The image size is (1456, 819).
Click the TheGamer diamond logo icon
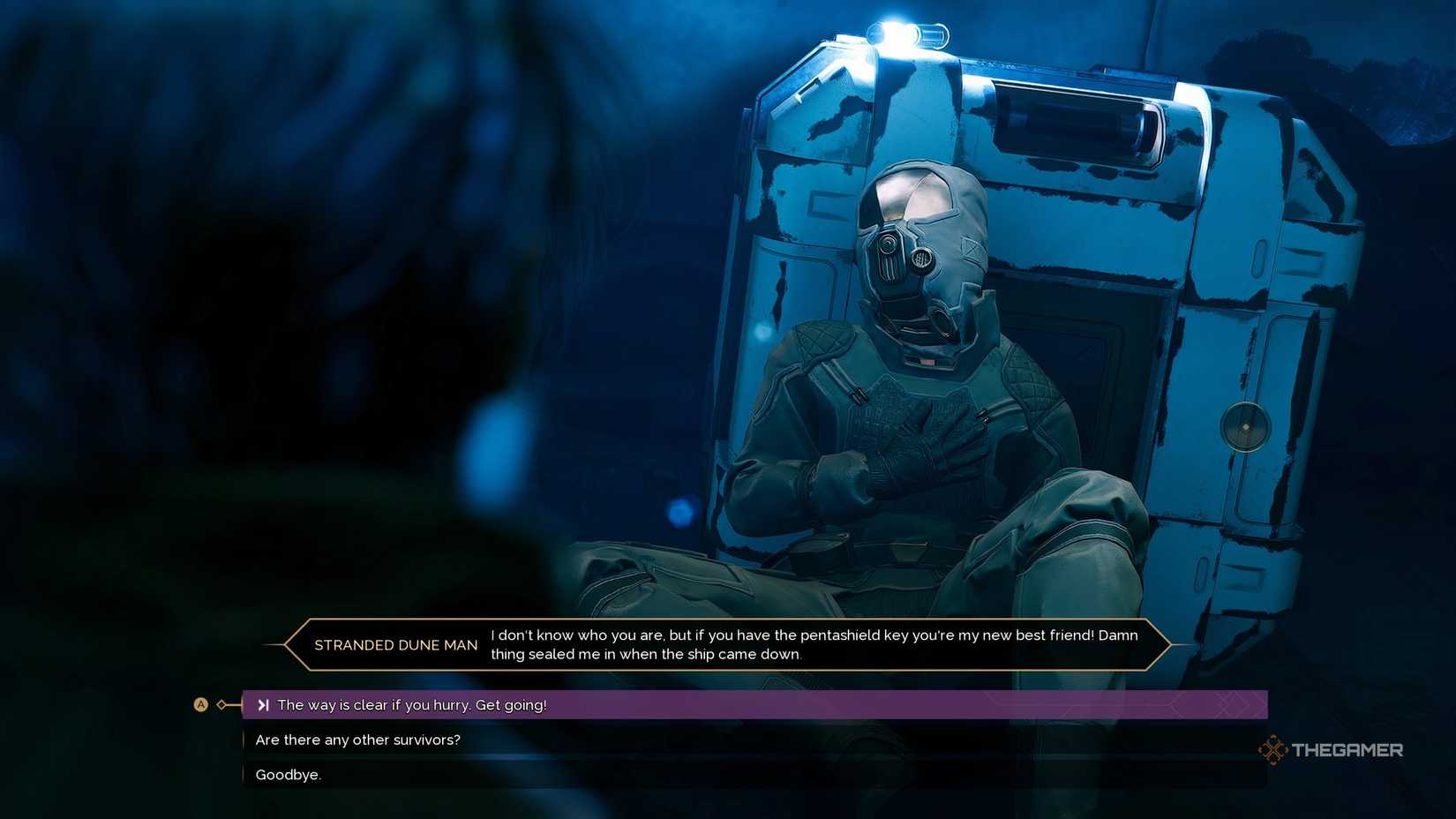(1274, 749)
